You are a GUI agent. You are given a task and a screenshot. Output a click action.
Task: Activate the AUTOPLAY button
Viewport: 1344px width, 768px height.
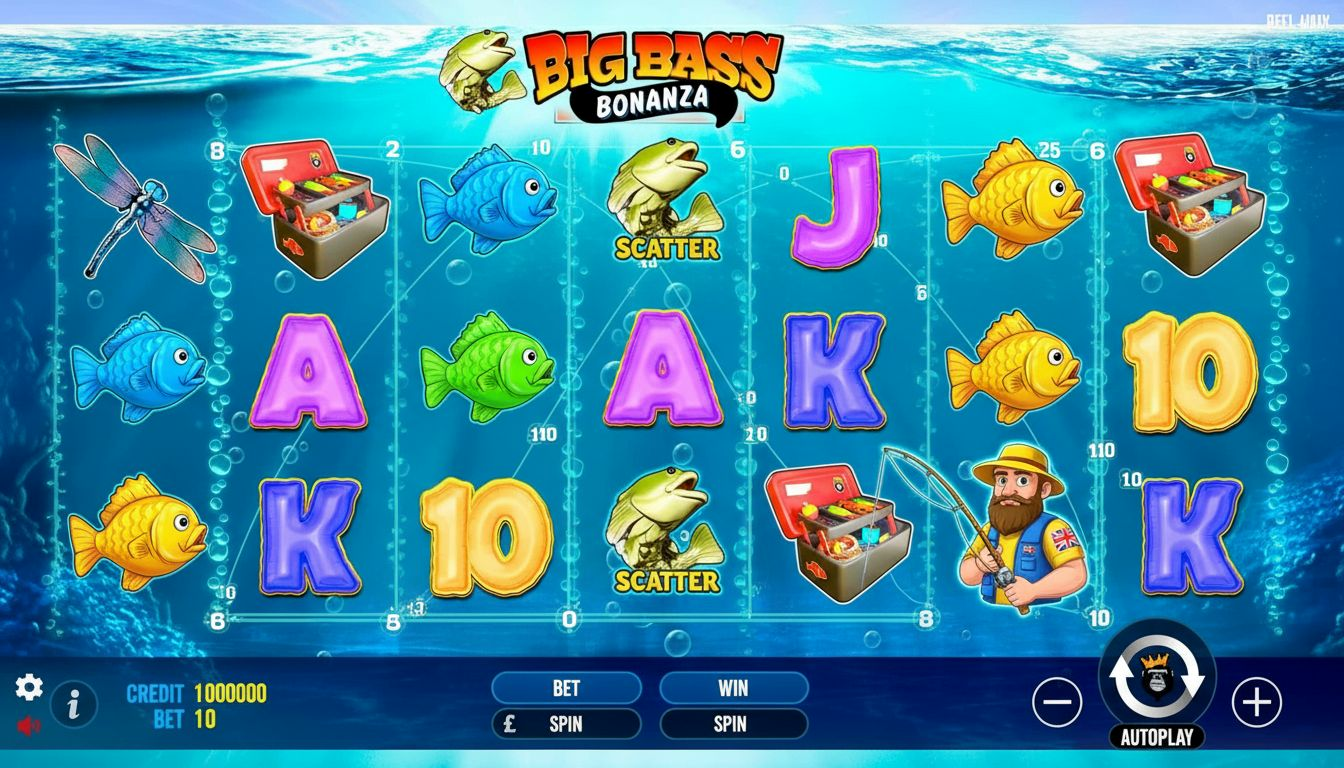click(1157, 738)
